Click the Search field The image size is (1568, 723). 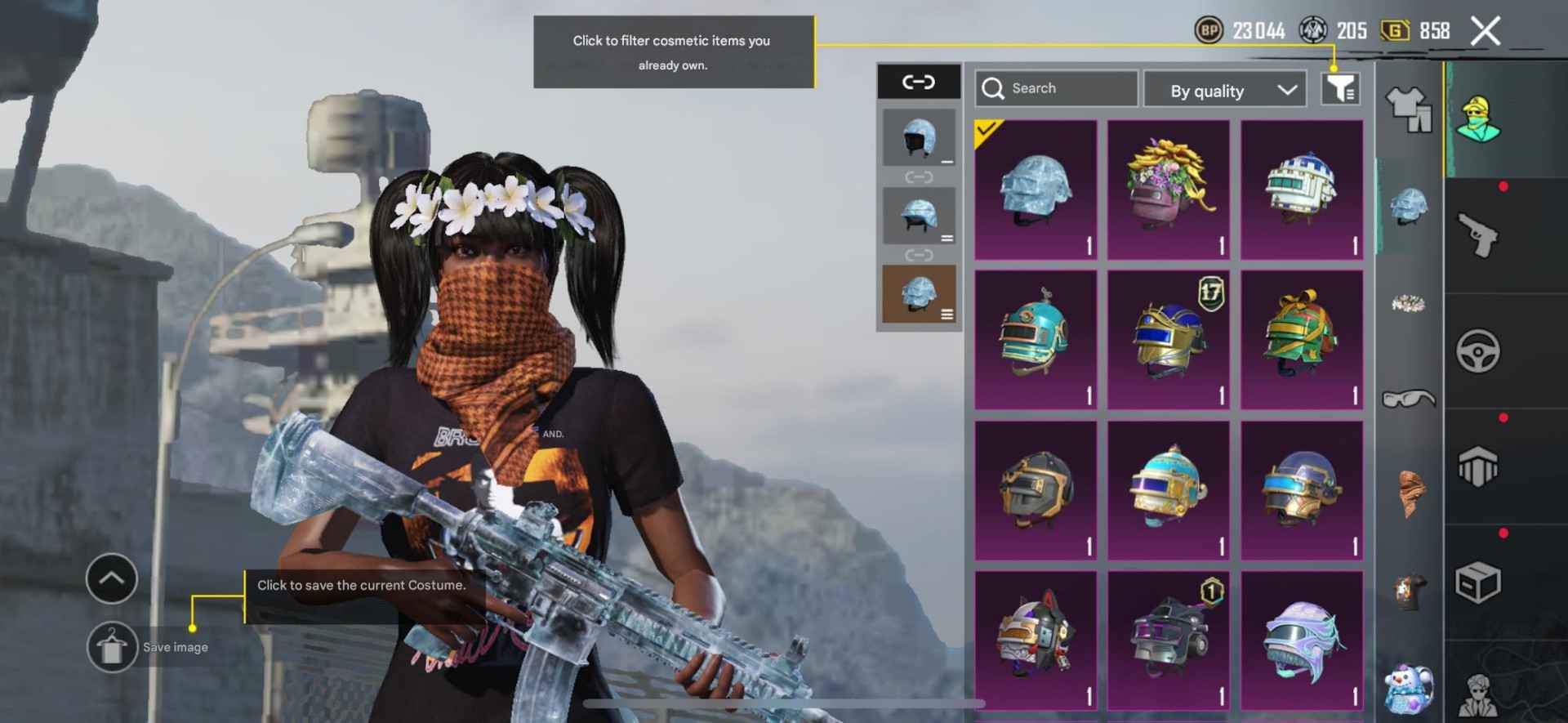click(1055, 88)
